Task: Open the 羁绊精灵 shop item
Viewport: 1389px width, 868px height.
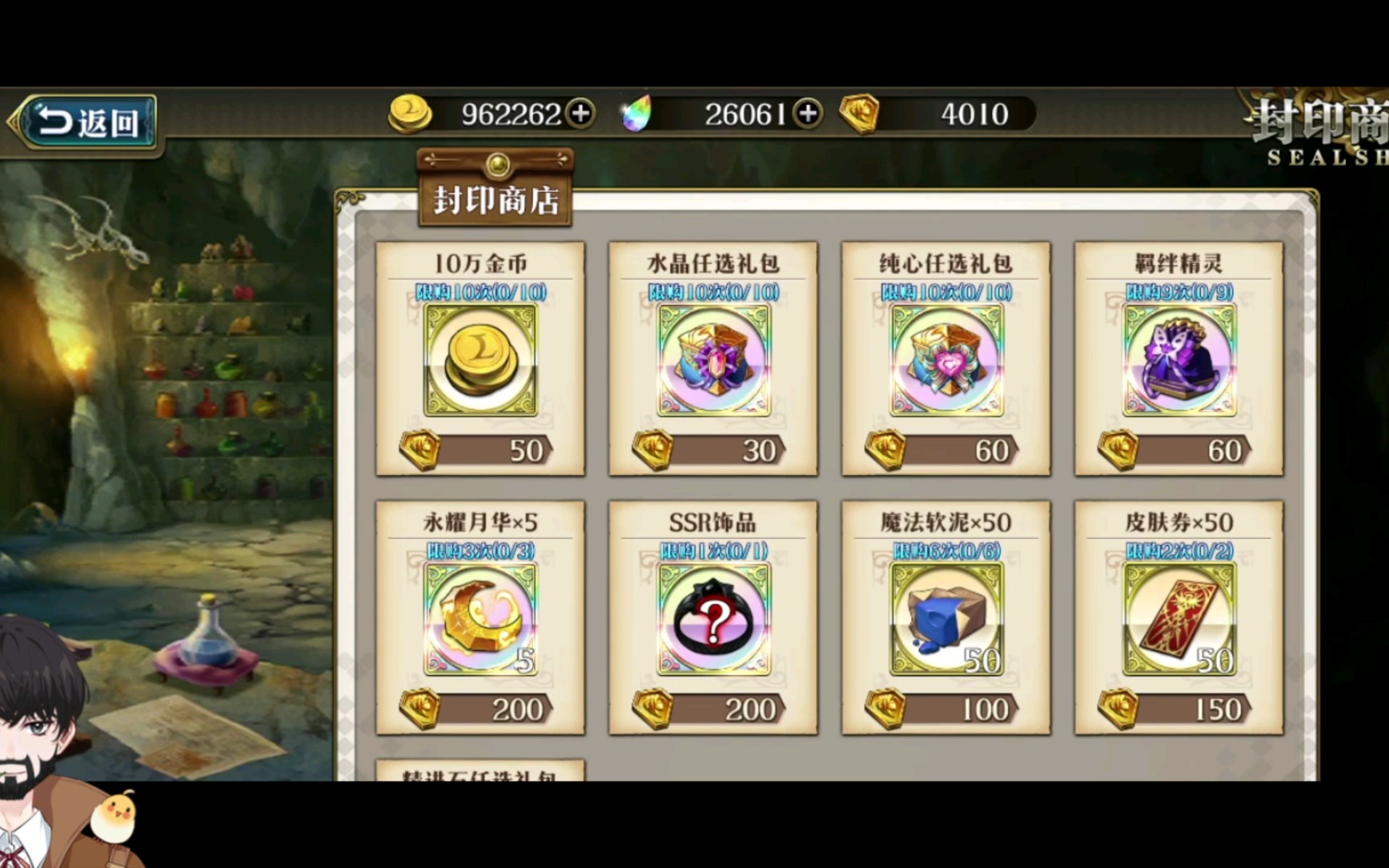Action: tap(1178, 359)
